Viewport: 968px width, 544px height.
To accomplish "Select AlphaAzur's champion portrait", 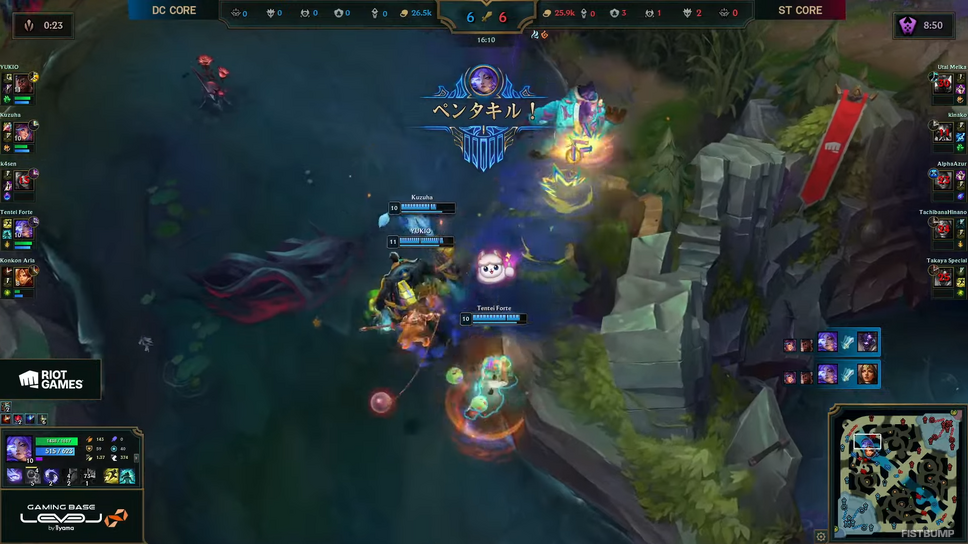I will click(943, 181).
